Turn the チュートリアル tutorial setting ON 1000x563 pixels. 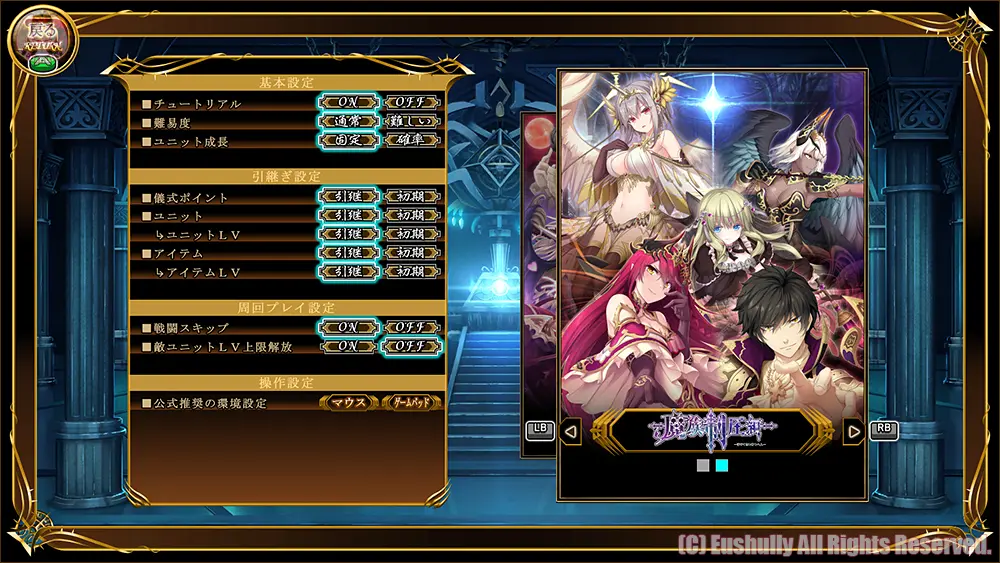click(349, 103)
